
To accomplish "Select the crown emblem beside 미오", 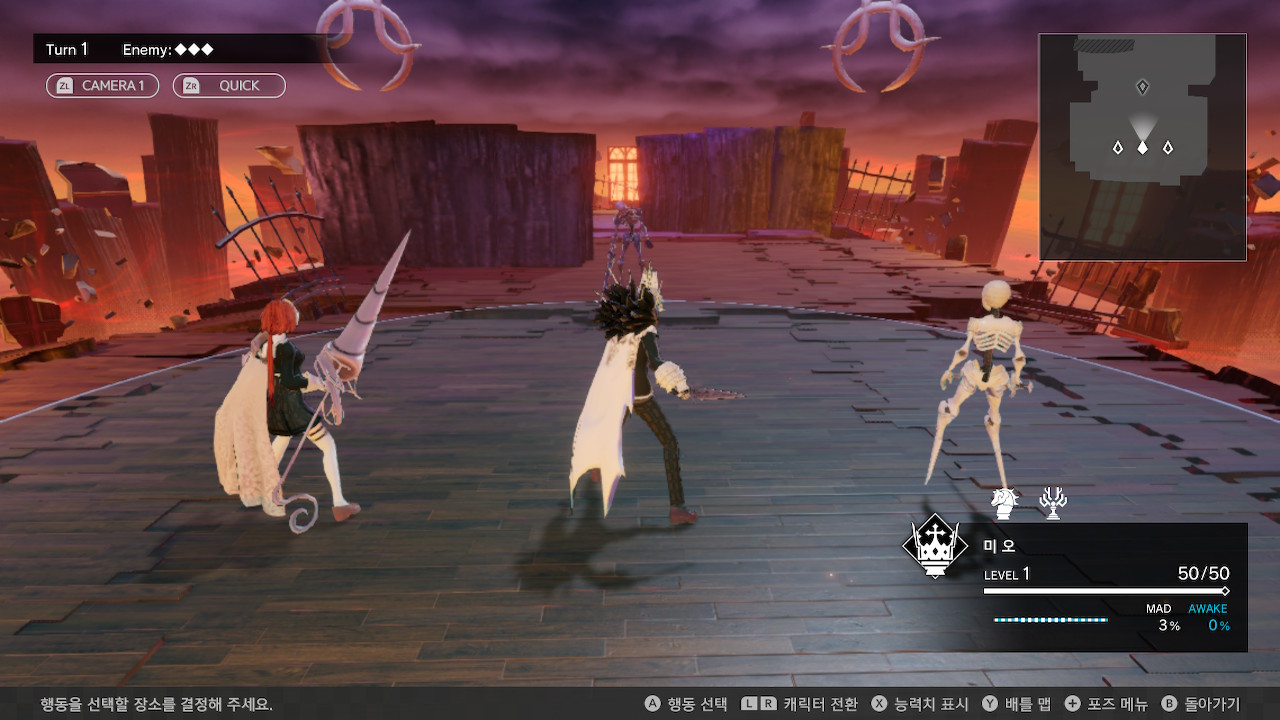I will (x=934, y=546).
